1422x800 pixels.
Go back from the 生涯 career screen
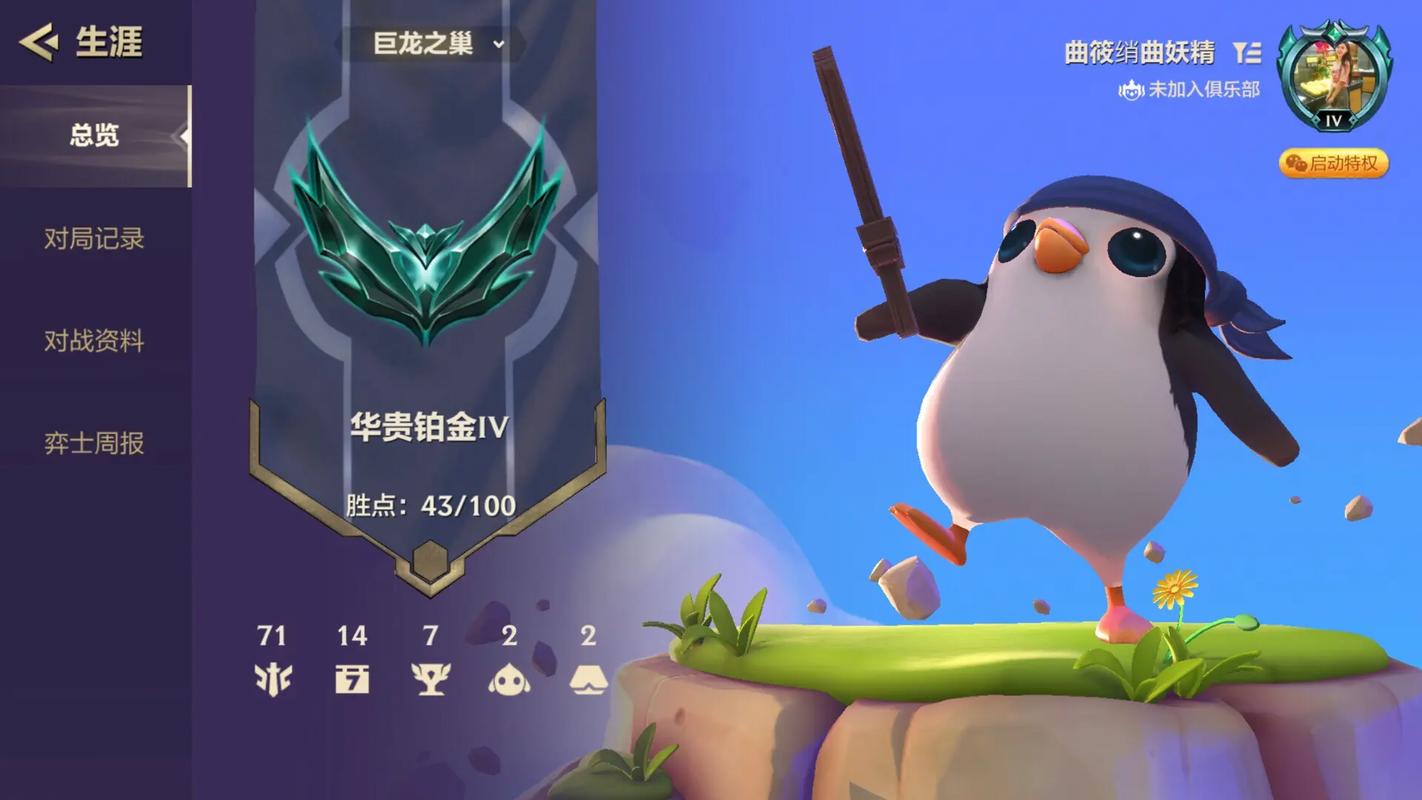(39, 42)
